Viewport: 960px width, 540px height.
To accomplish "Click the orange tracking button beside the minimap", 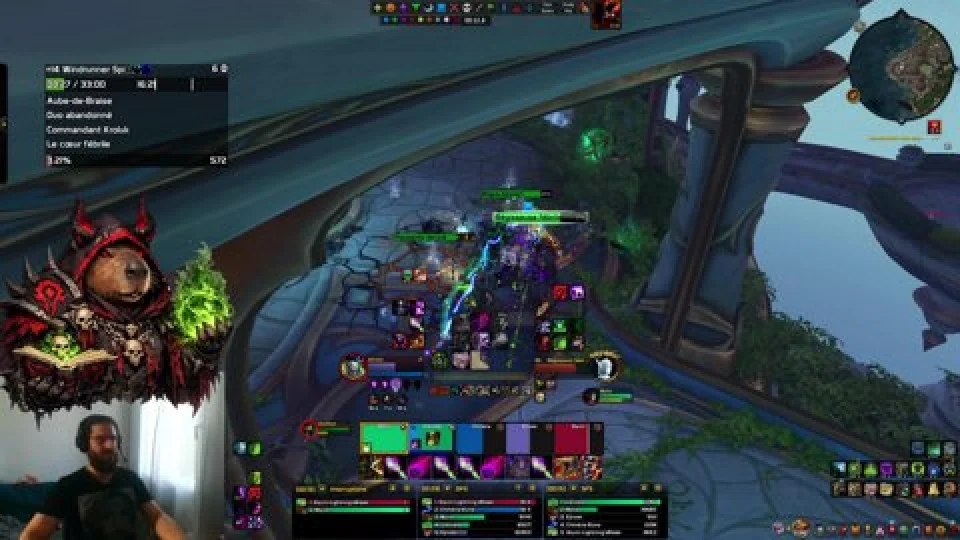I will tap(853, 96).
